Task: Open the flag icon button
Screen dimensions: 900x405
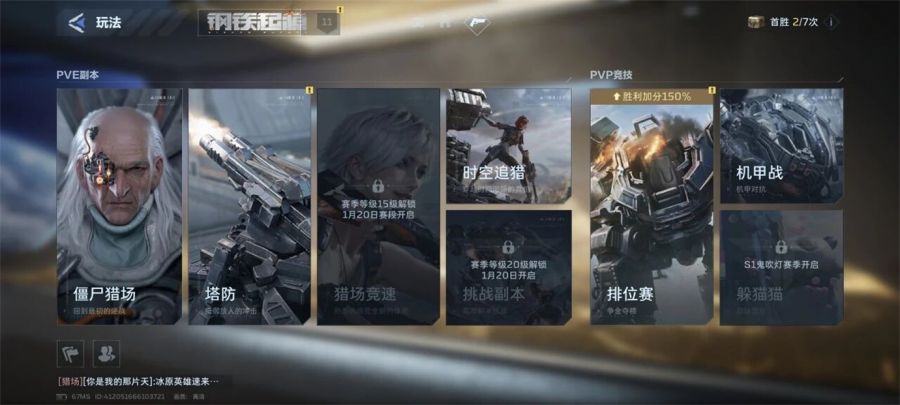Action: pos(70,352)
